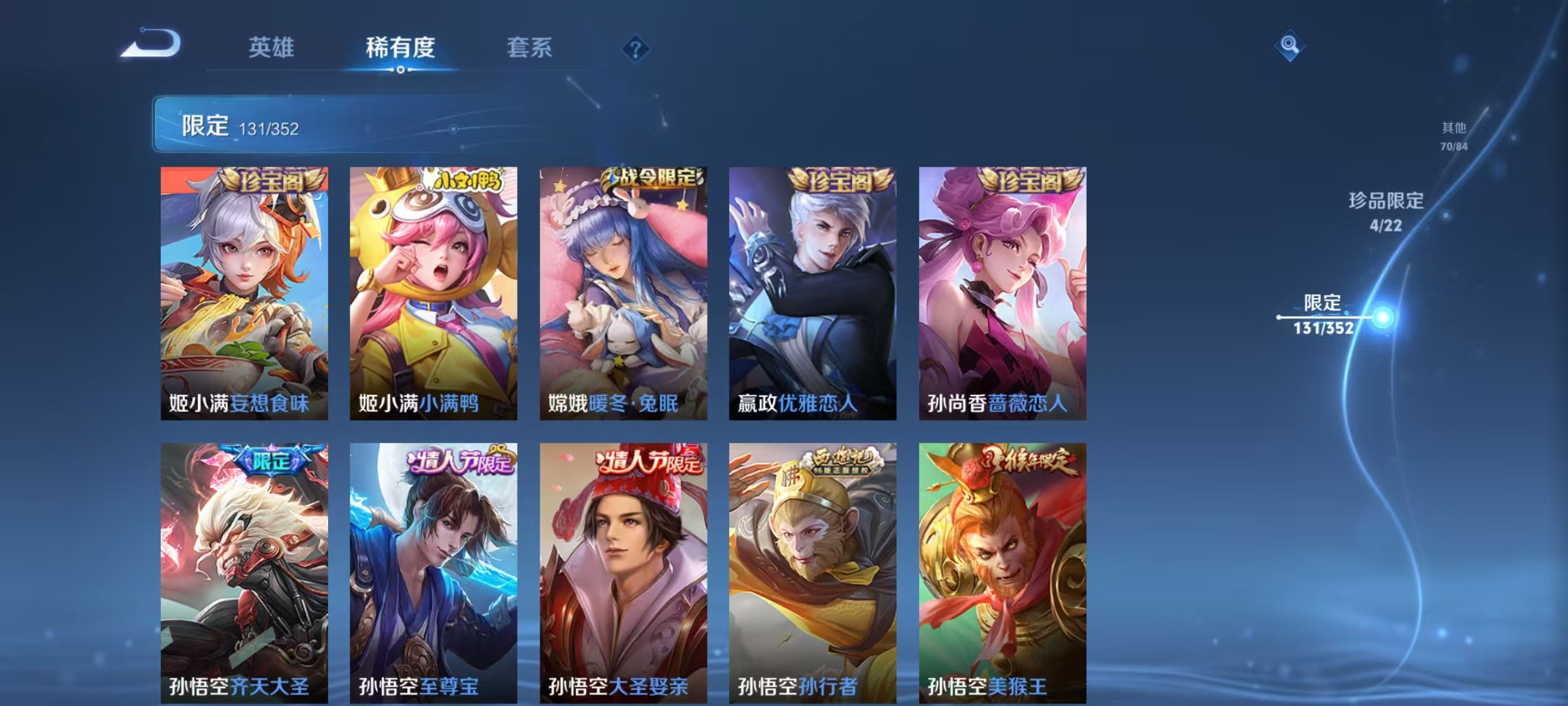
Task: Open the search magnifier at top right
Action: pyautogui.click(x=1290, y=47)
